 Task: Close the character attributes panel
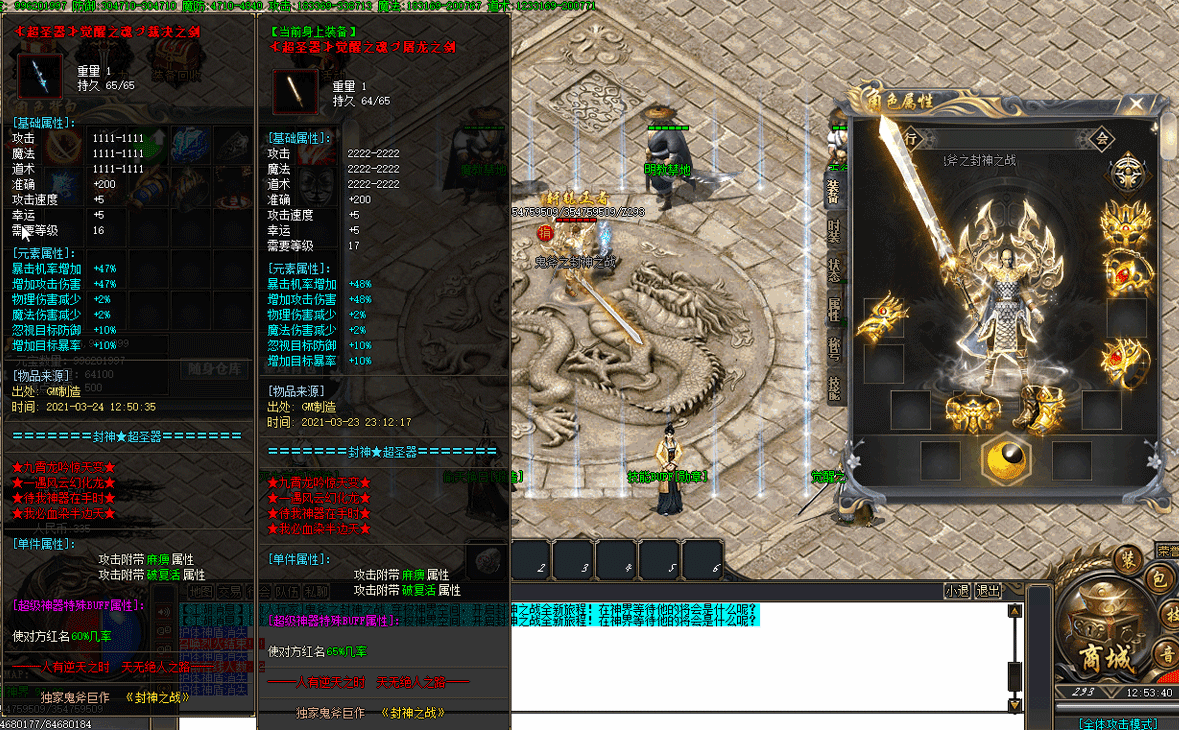pyautogui.click(x=1136, y=103)
